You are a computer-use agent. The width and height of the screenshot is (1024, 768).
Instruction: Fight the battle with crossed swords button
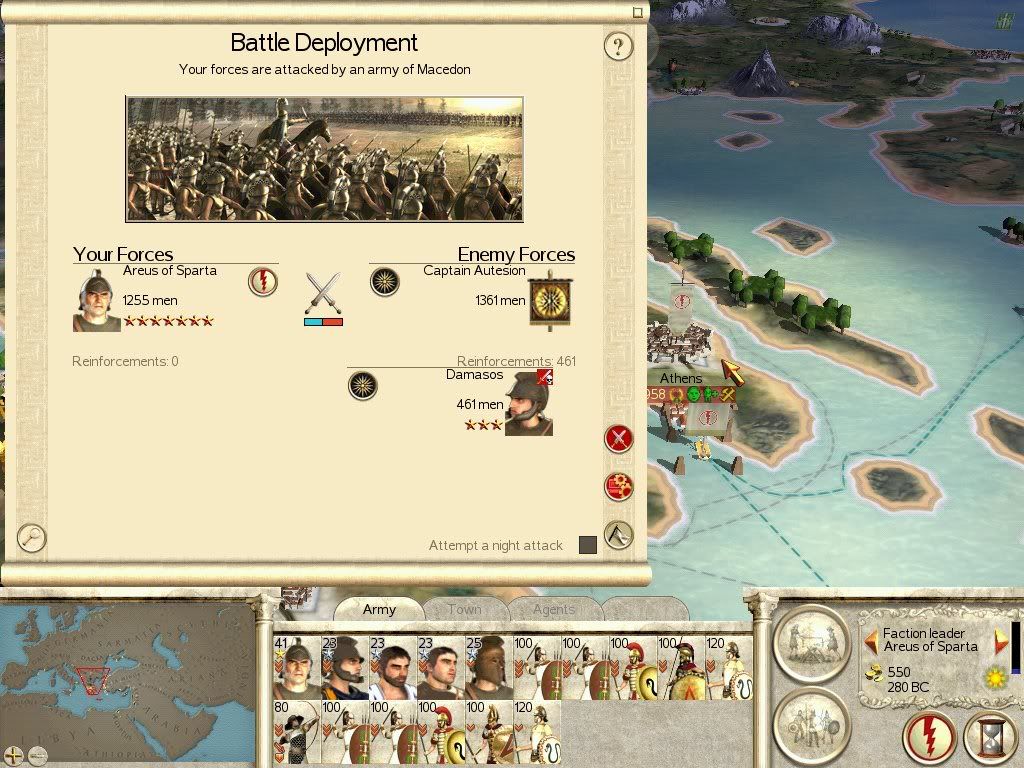coord(619,438)
